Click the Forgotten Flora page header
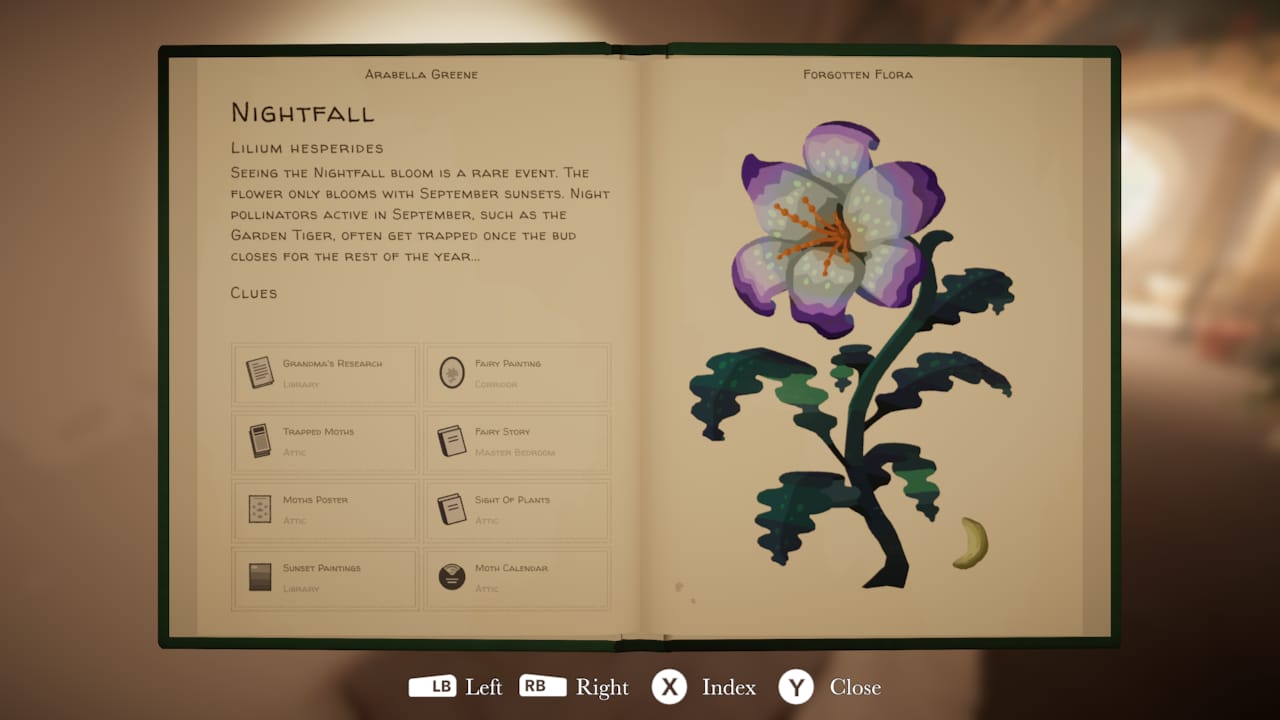This screenshot has width=1280, height=720. tap(855, 74)
